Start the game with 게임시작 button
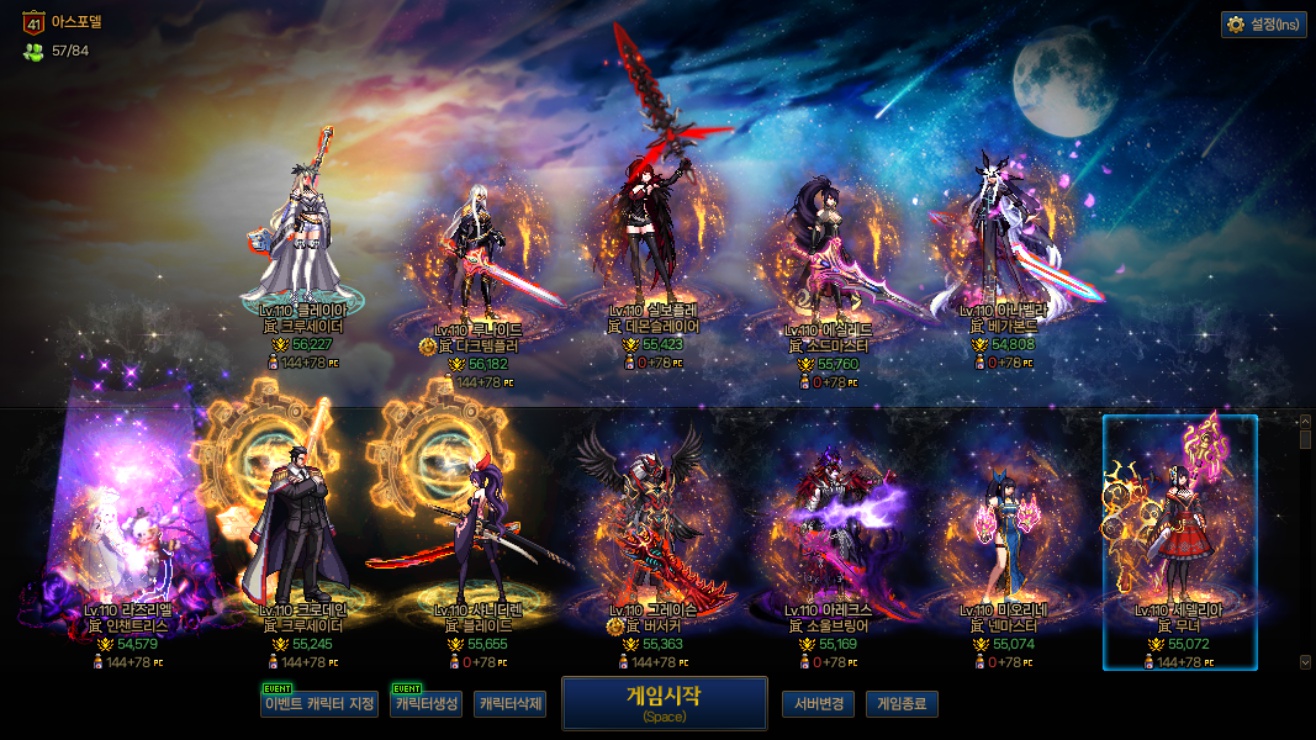 664,703
